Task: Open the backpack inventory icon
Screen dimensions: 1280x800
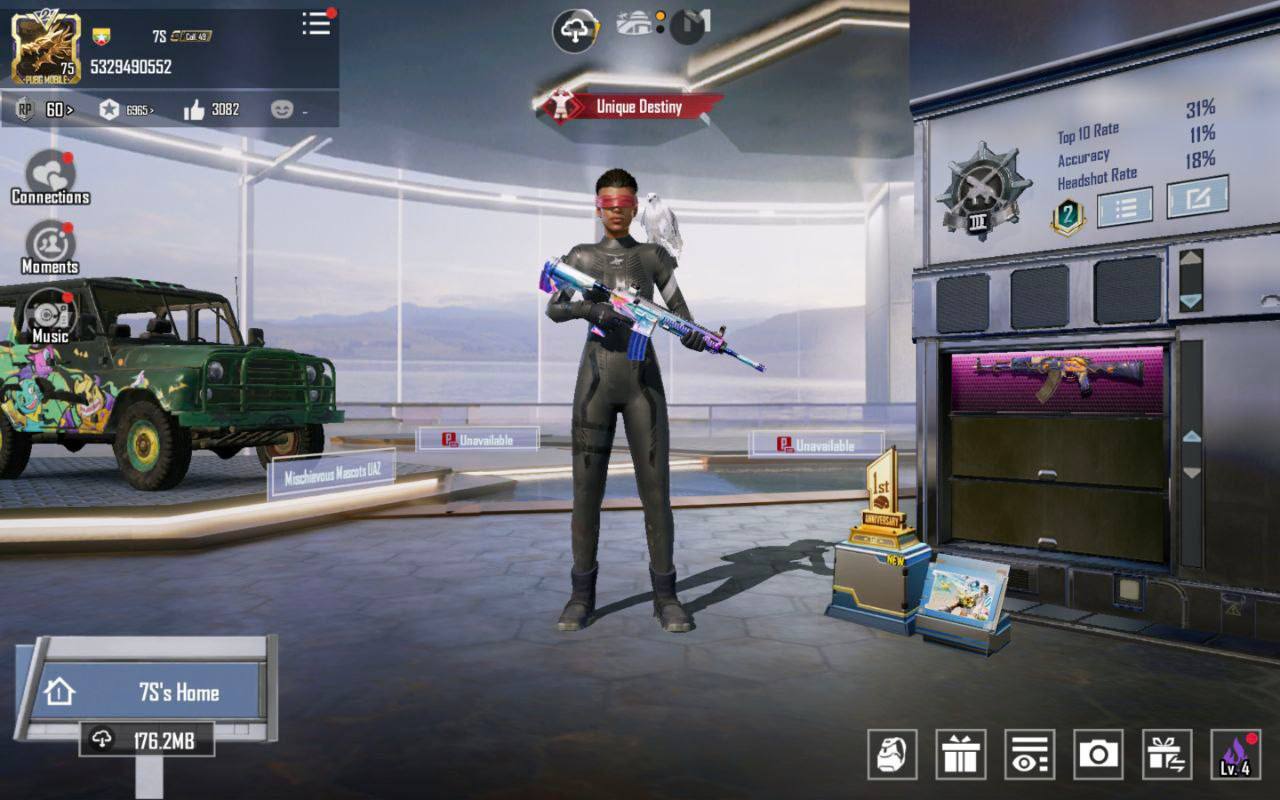Action: [892, 755]
